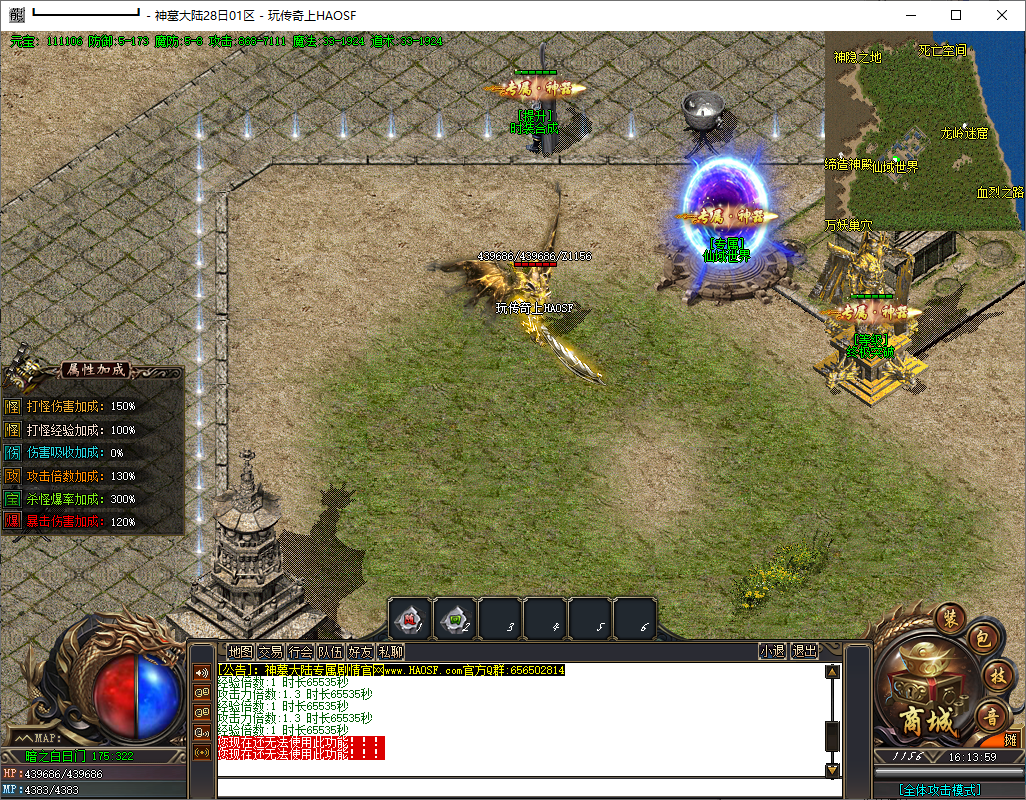The image size is (1026, 800).
Task: Maximize the game window
Action: click(x=956, y=15)
